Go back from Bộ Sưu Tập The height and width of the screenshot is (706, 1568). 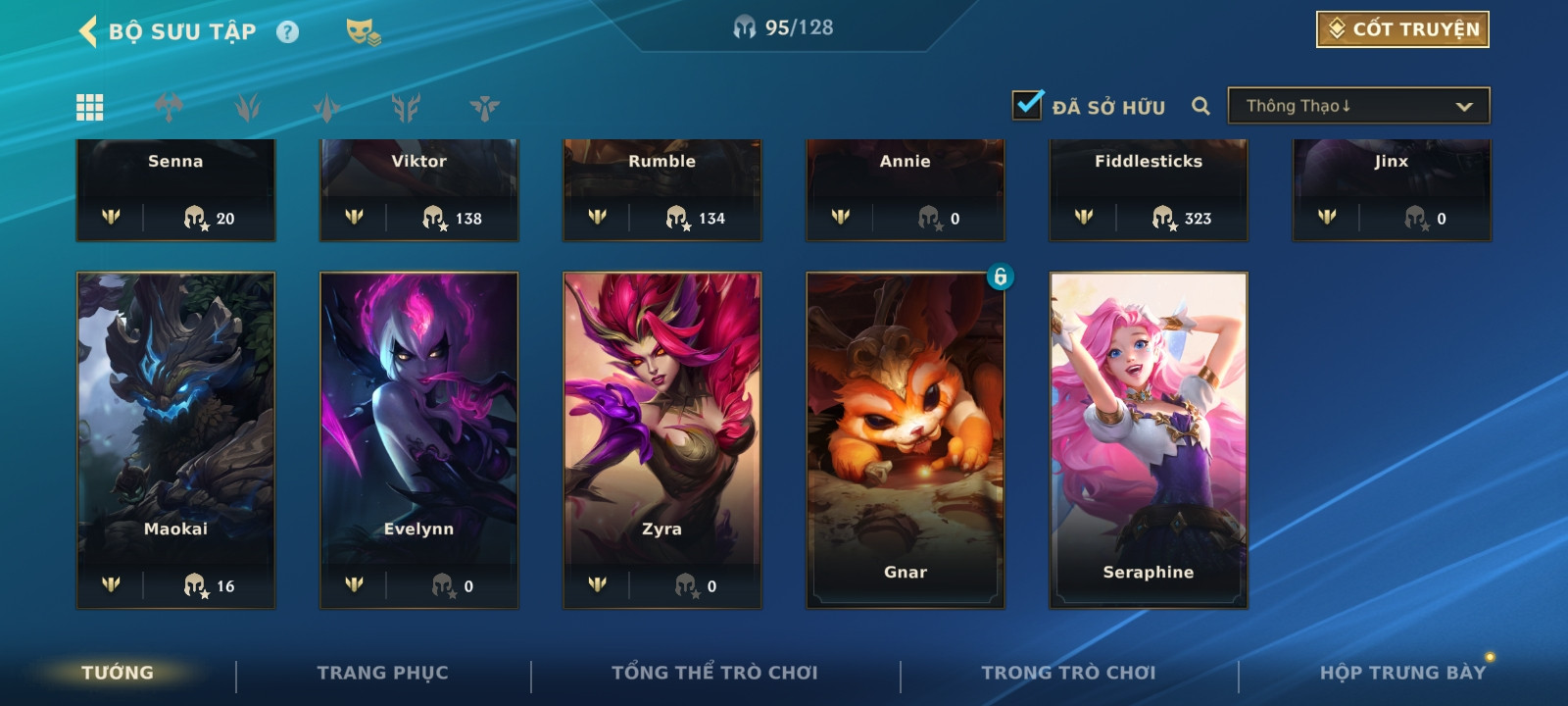click(x=88, y=31)
